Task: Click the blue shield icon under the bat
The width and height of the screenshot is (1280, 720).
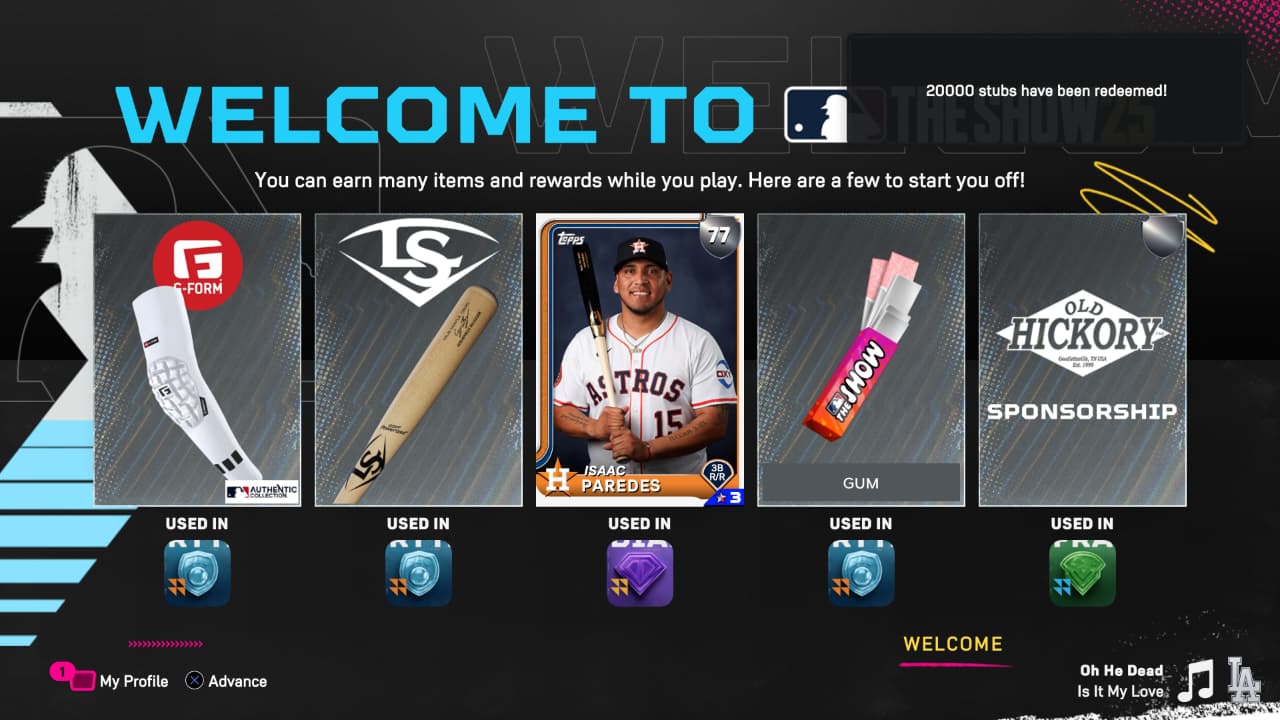Action: [x=418, y=574]
